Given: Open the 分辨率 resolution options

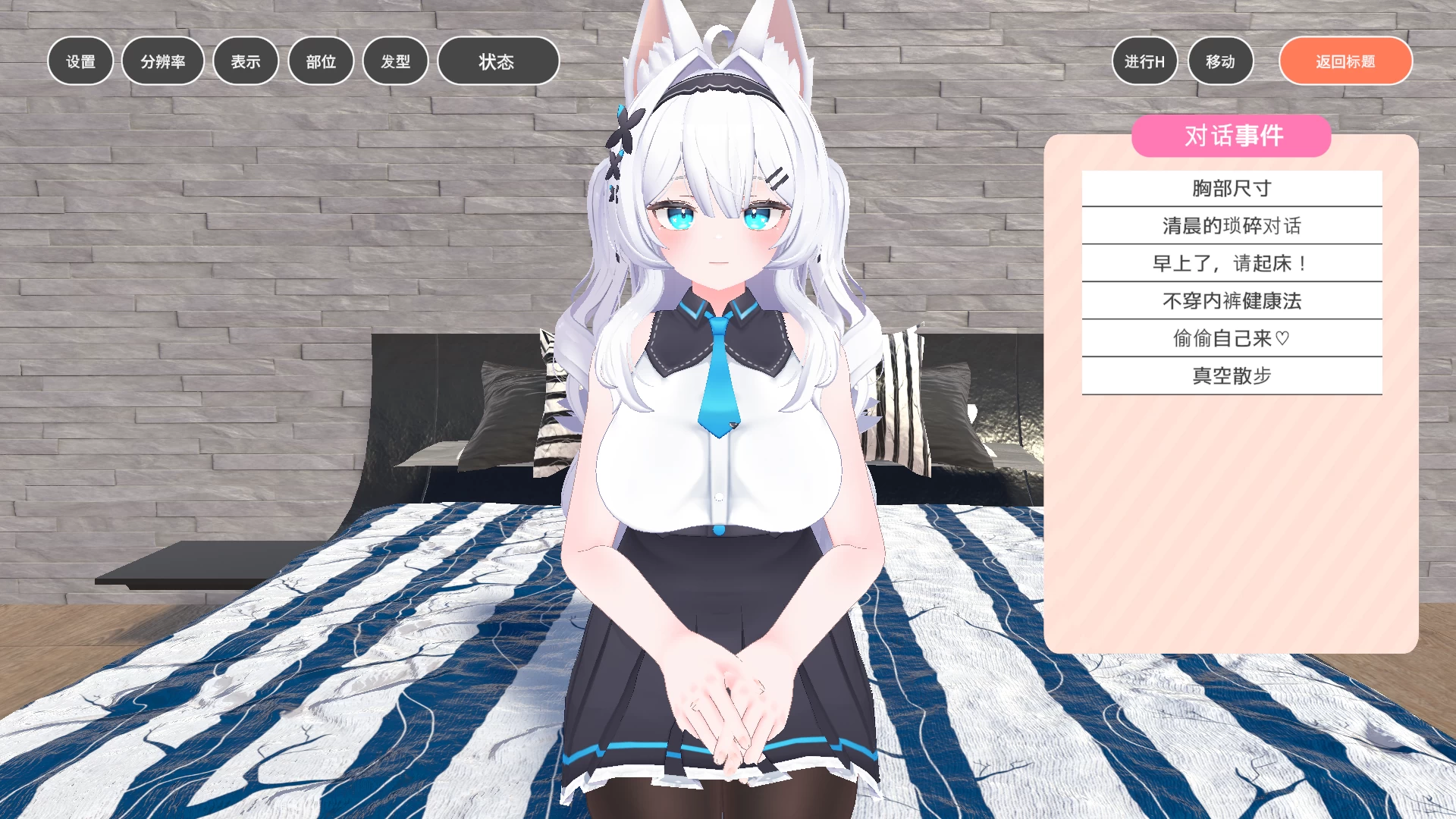Looking at the screenshot, I should [x=162, y=61].
